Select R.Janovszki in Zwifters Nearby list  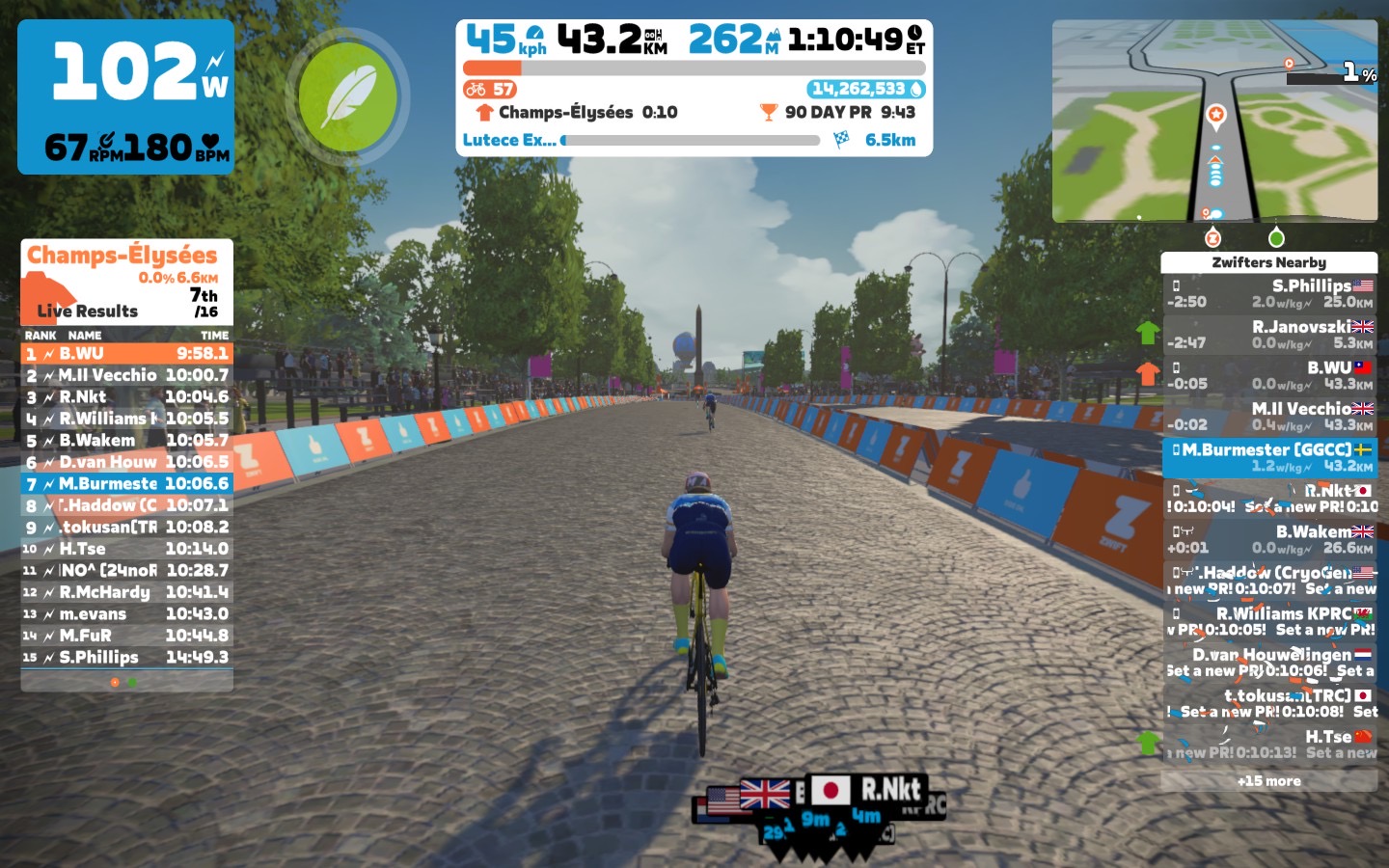click(1268, 335)
